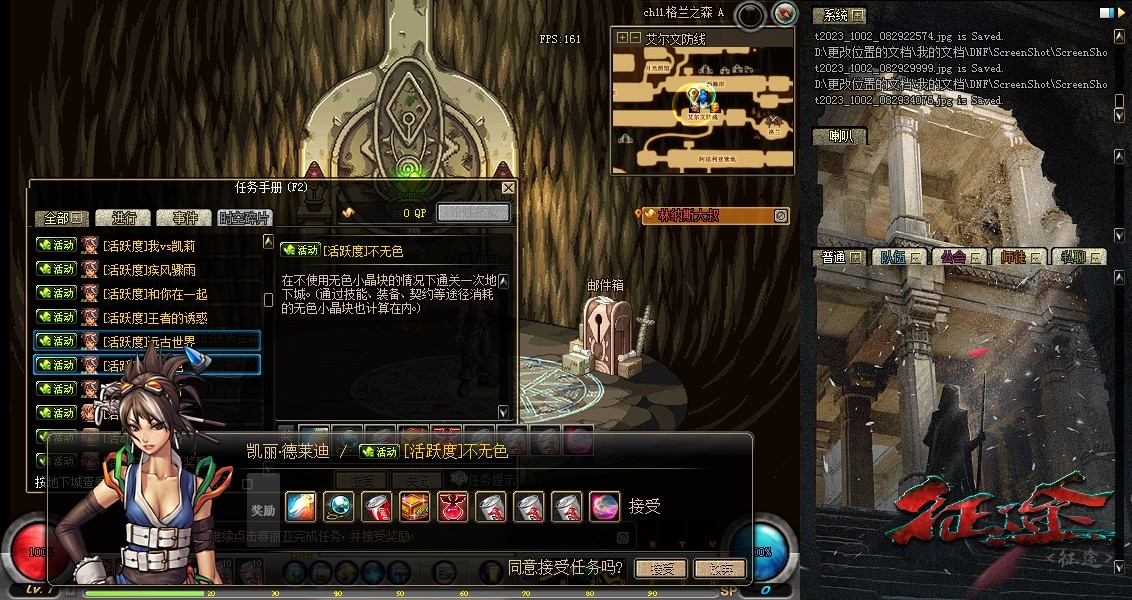
Task: Open the compass icon above the minimap
Action: [785, 14]
